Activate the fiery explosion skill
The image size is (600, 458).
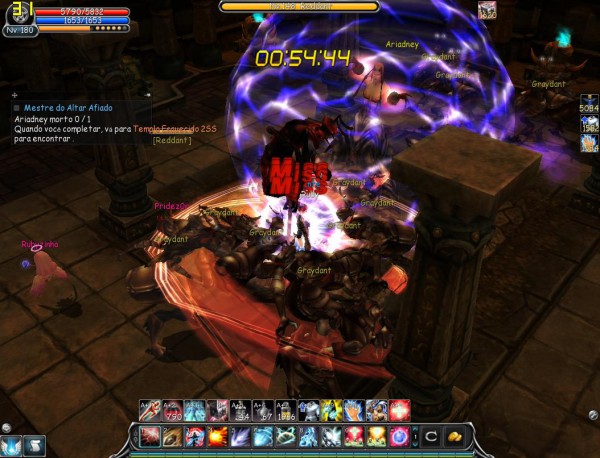tap(217, 436)
